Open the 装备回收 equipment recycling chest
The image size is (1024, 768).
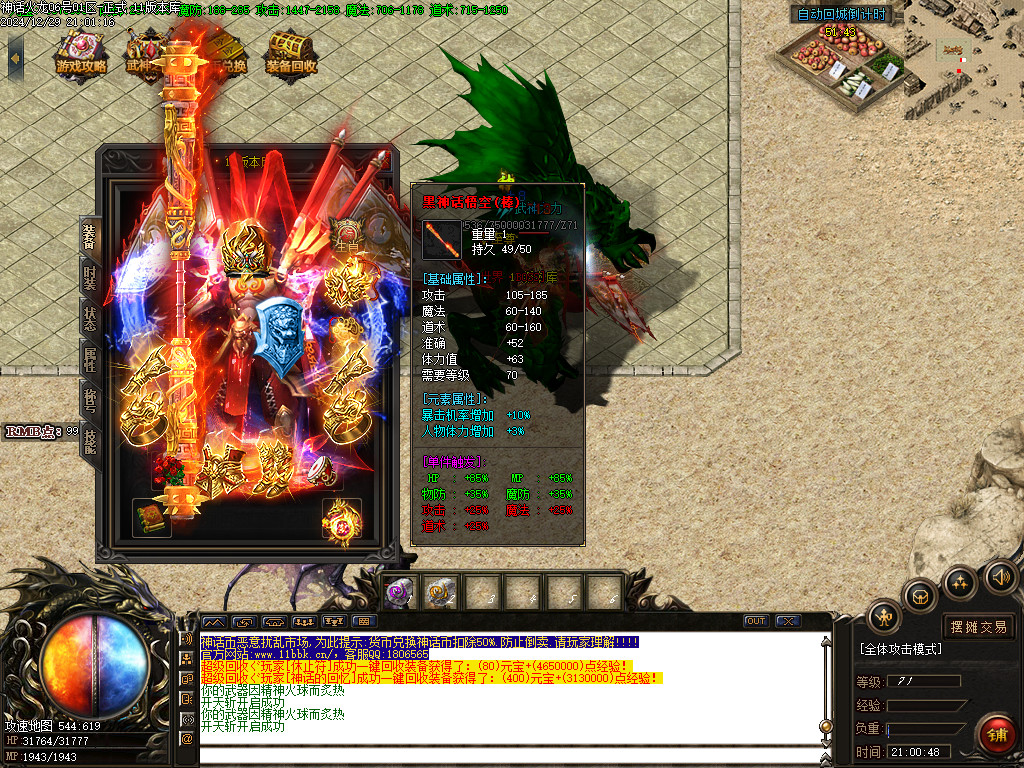[291, 55]
